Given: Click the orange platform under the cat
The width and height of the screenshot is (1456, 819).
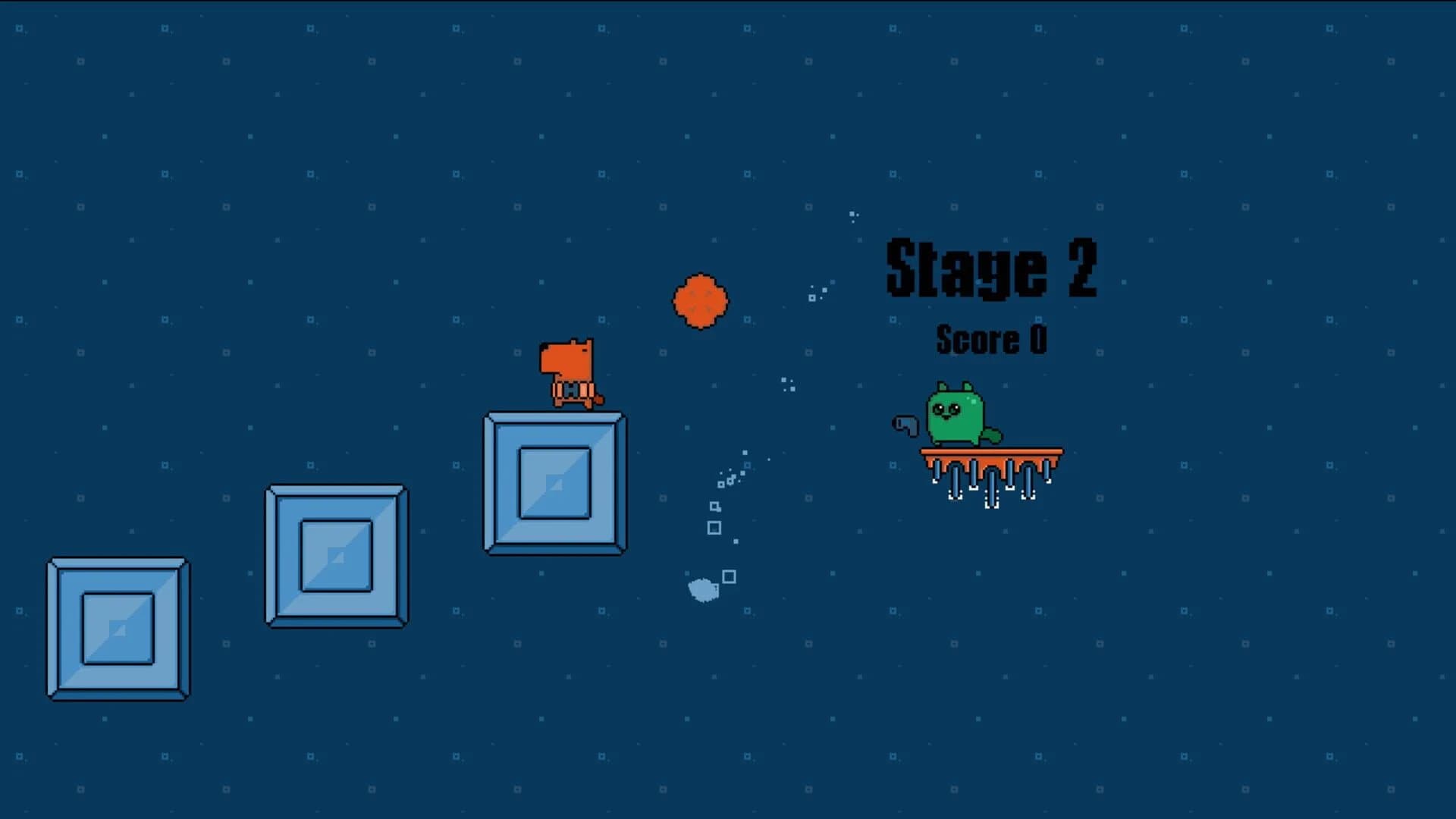Looking at the screenshot, I should 991,451.
